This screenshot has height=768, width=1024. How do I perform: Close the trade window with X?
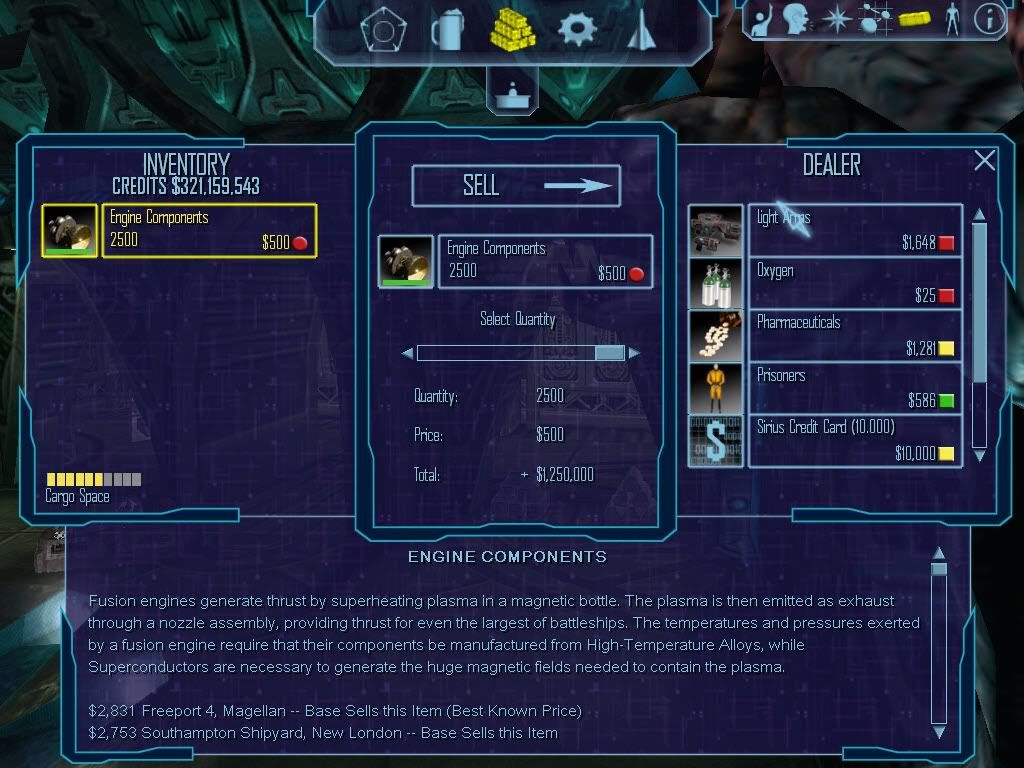[x=985, y=161]
